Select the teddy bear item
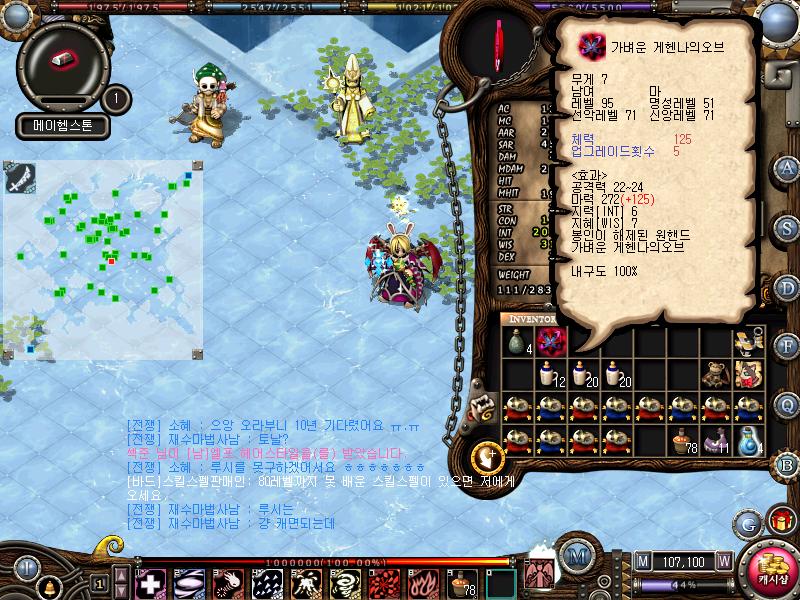 713,375
